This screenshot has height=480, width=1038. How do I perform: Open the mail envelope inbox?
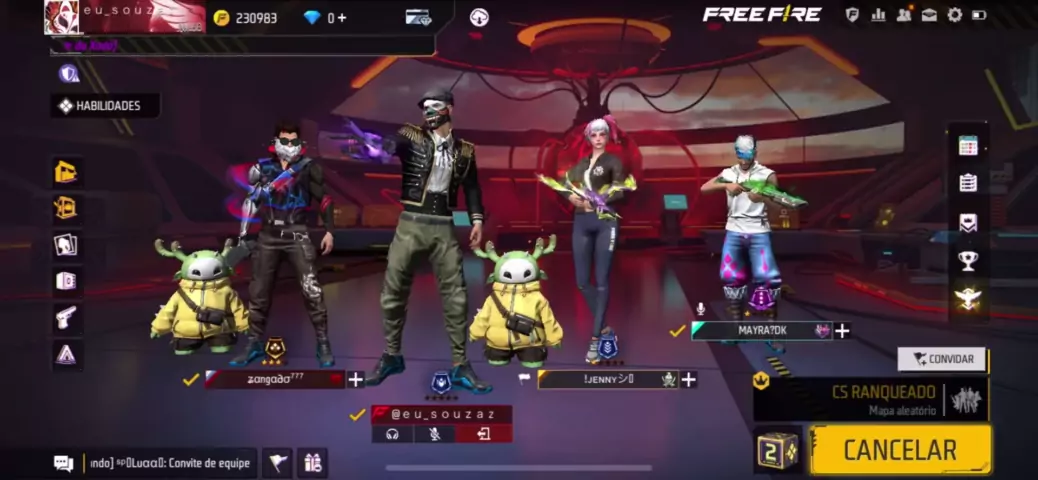click(929, 15)
